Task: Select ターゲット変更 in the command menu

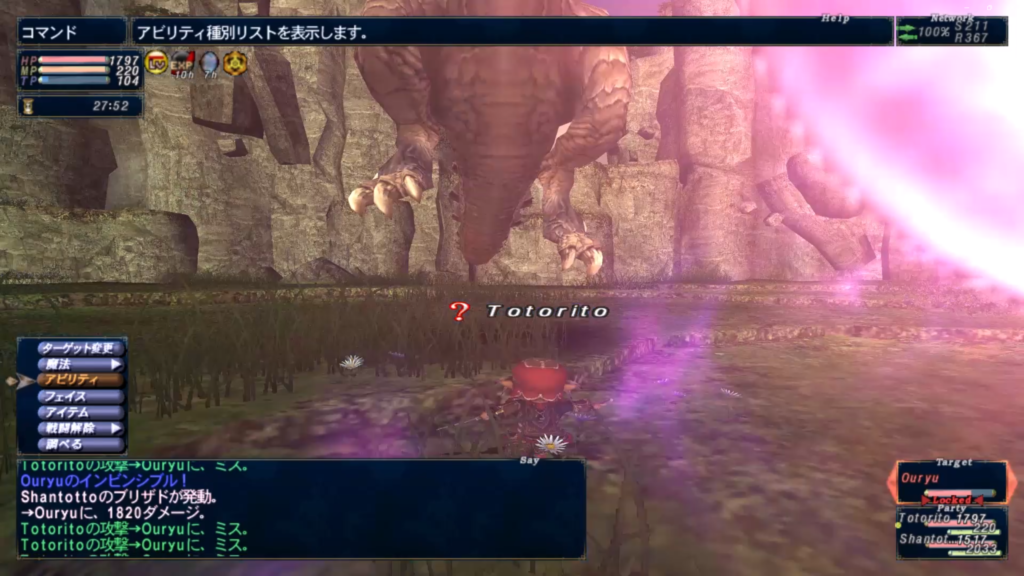Action: [81, 348]
